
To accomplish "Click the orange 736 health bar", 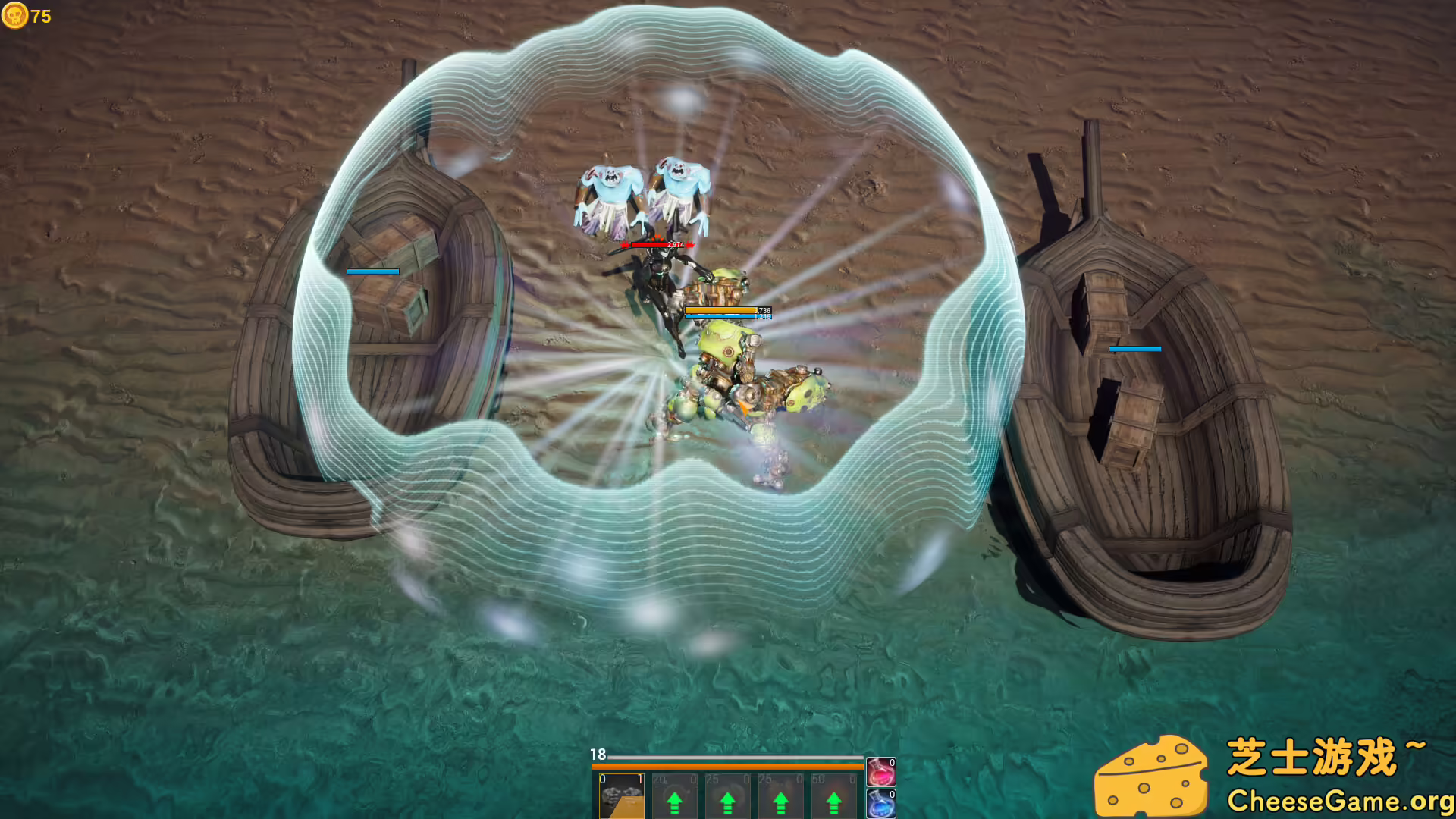I will pos(720,310).
